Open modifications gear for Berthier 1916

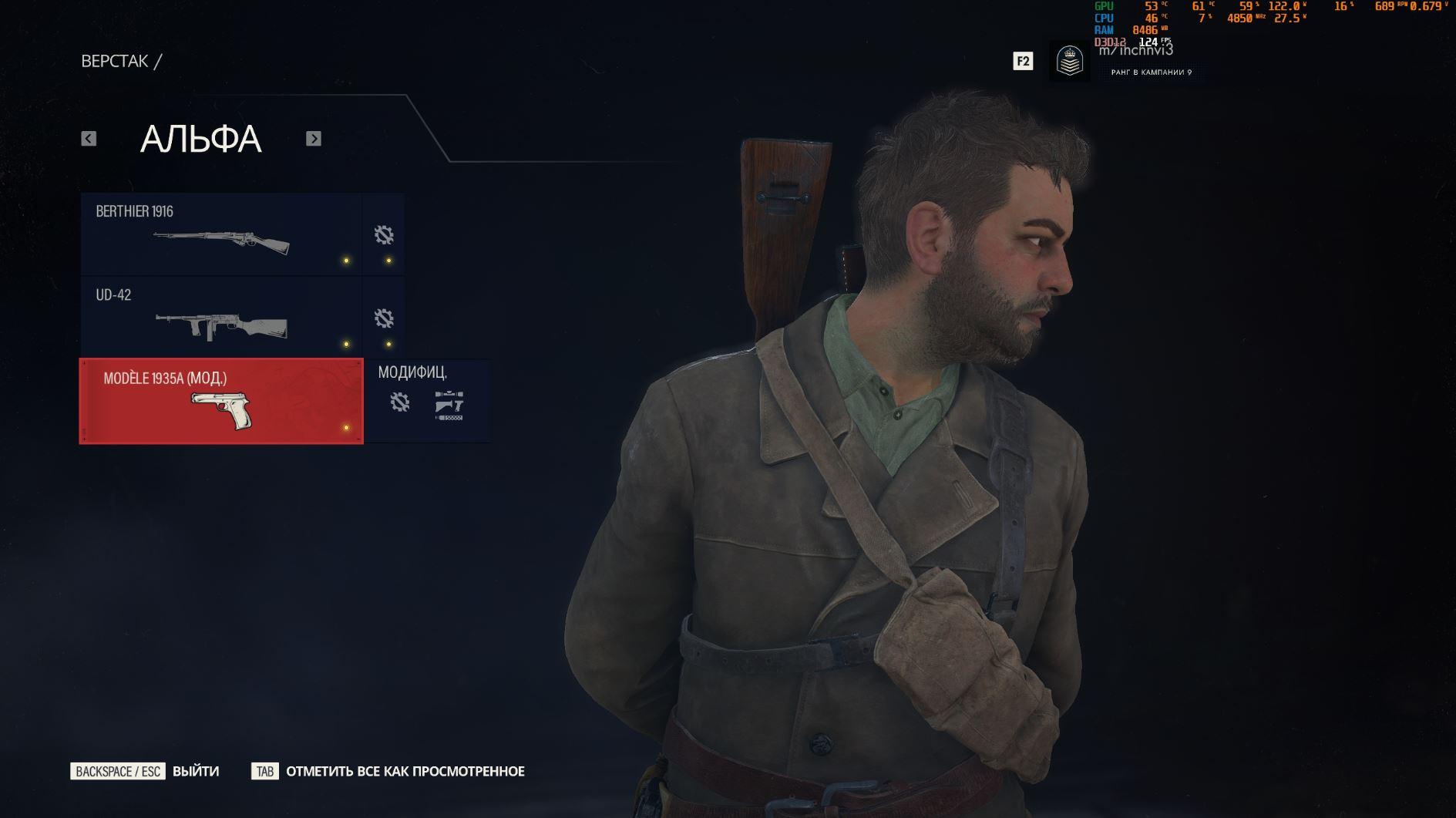384,234
